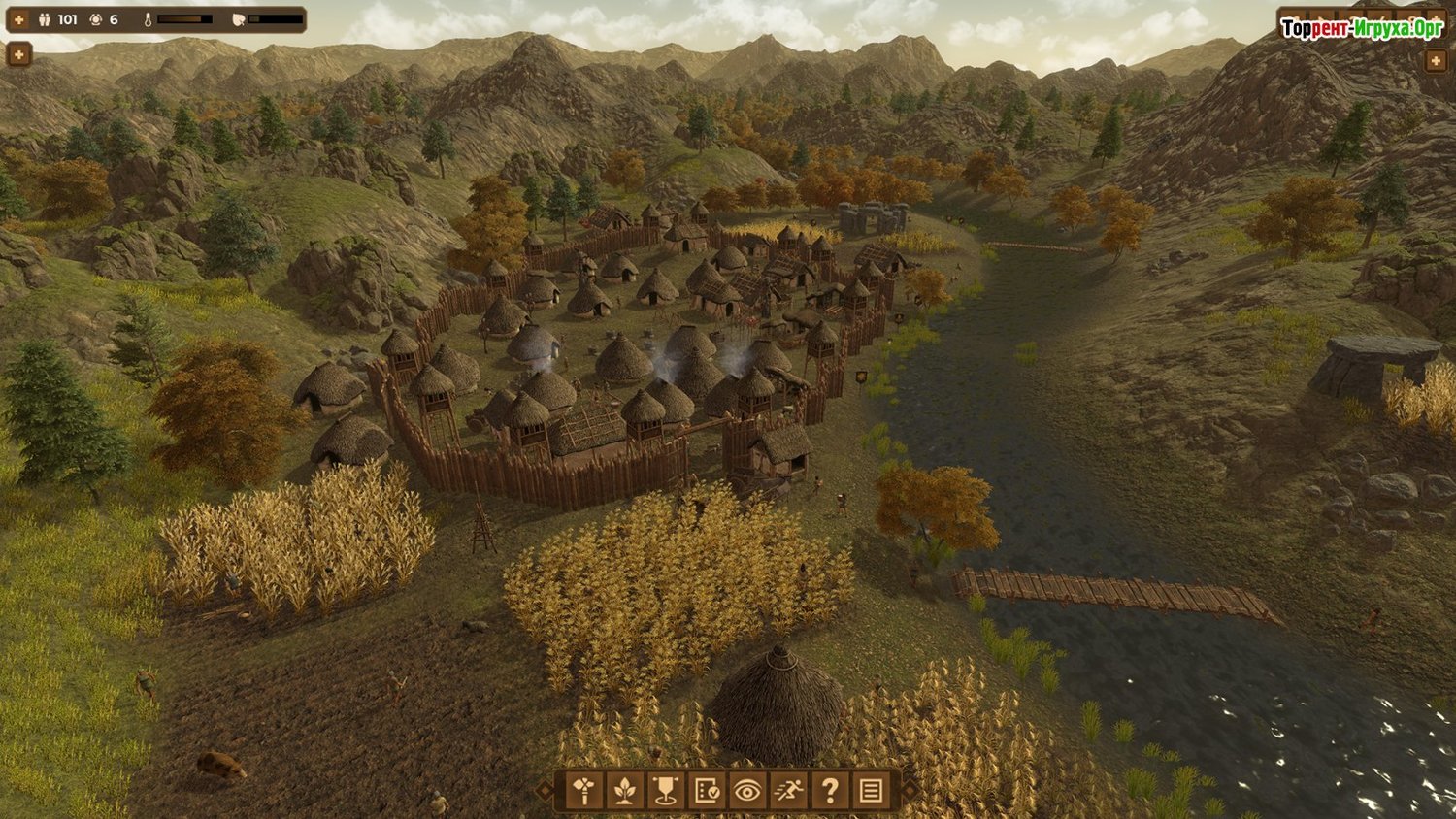The image size is (1456, 819).
Task: Open the hammer build menu
Action: pyautogui.click(x=584, y=791)
